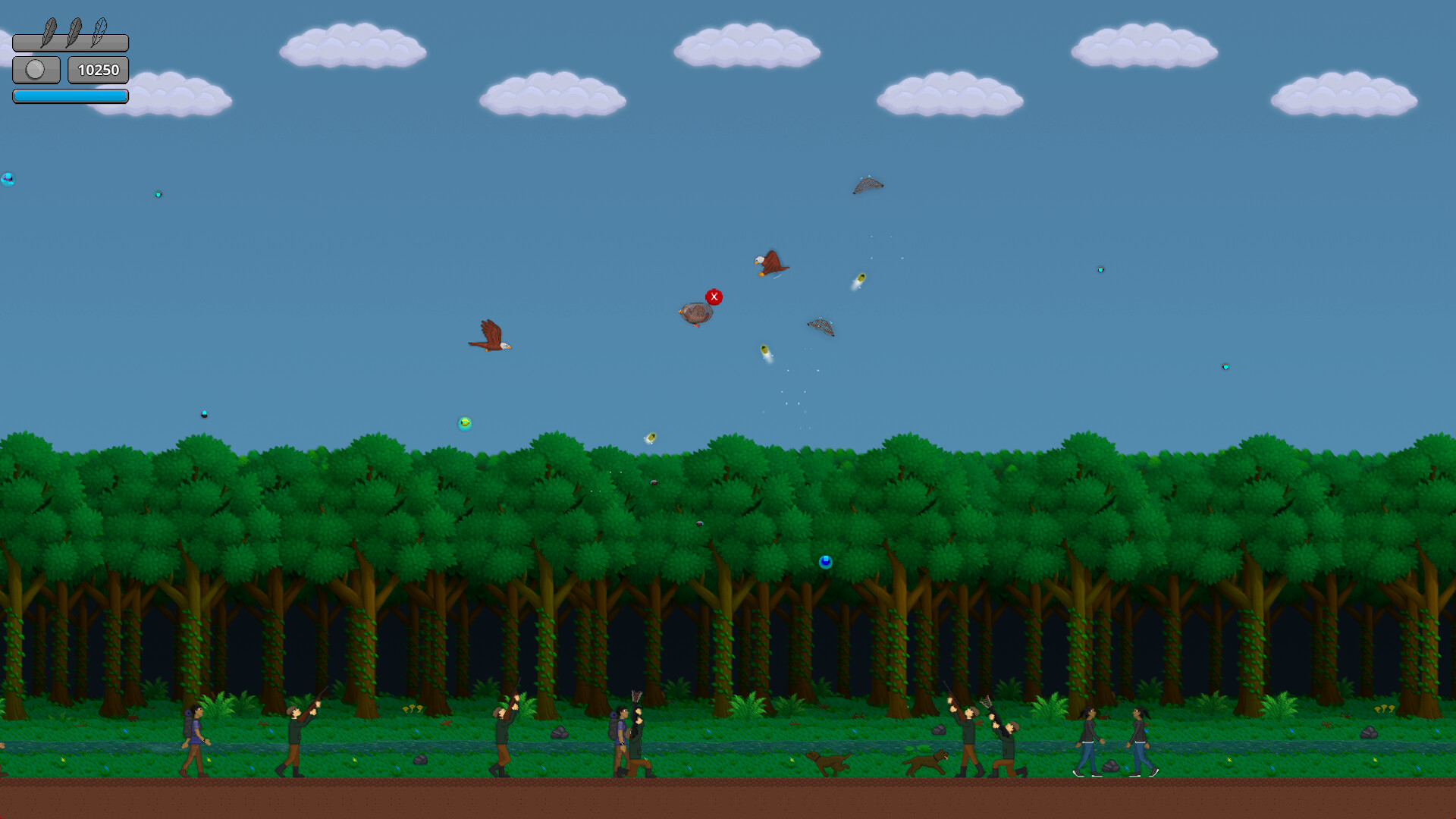Select the second dark feather icon

74,30
